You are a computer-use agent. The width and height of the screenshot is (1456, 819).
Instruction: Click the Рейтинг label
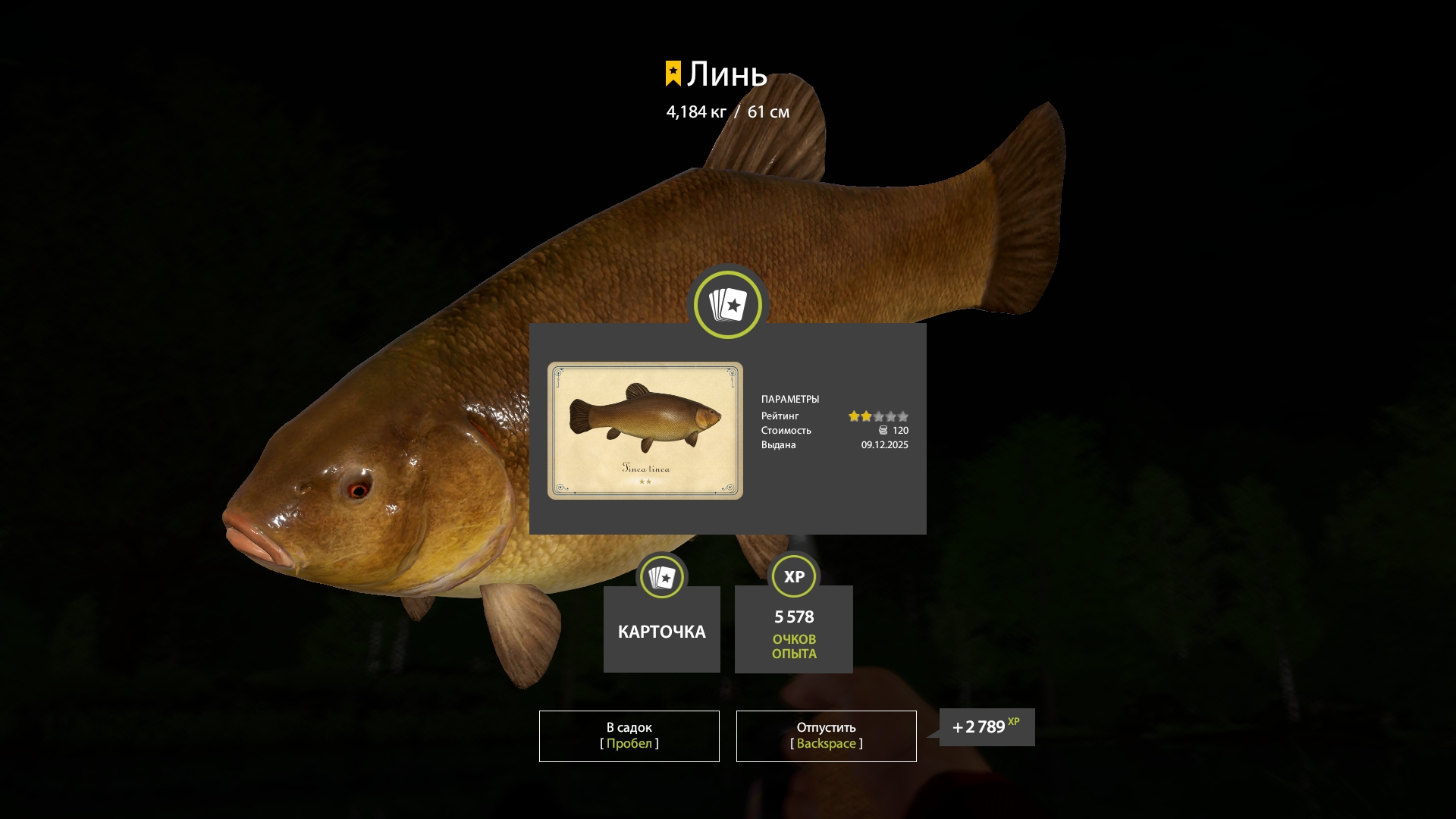(x=780, y=416)
